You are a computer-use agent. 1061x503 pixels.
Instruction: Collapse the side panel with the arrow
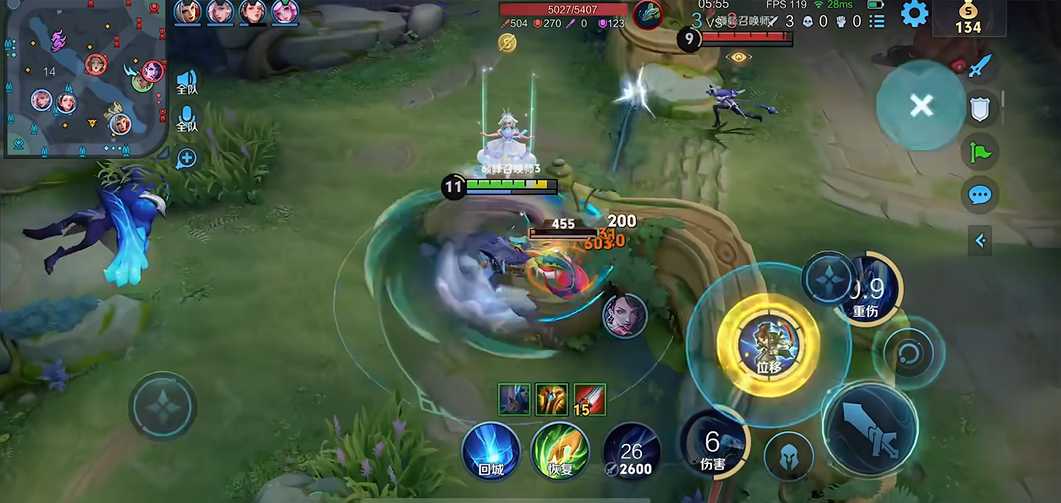(x=981, y=240)
